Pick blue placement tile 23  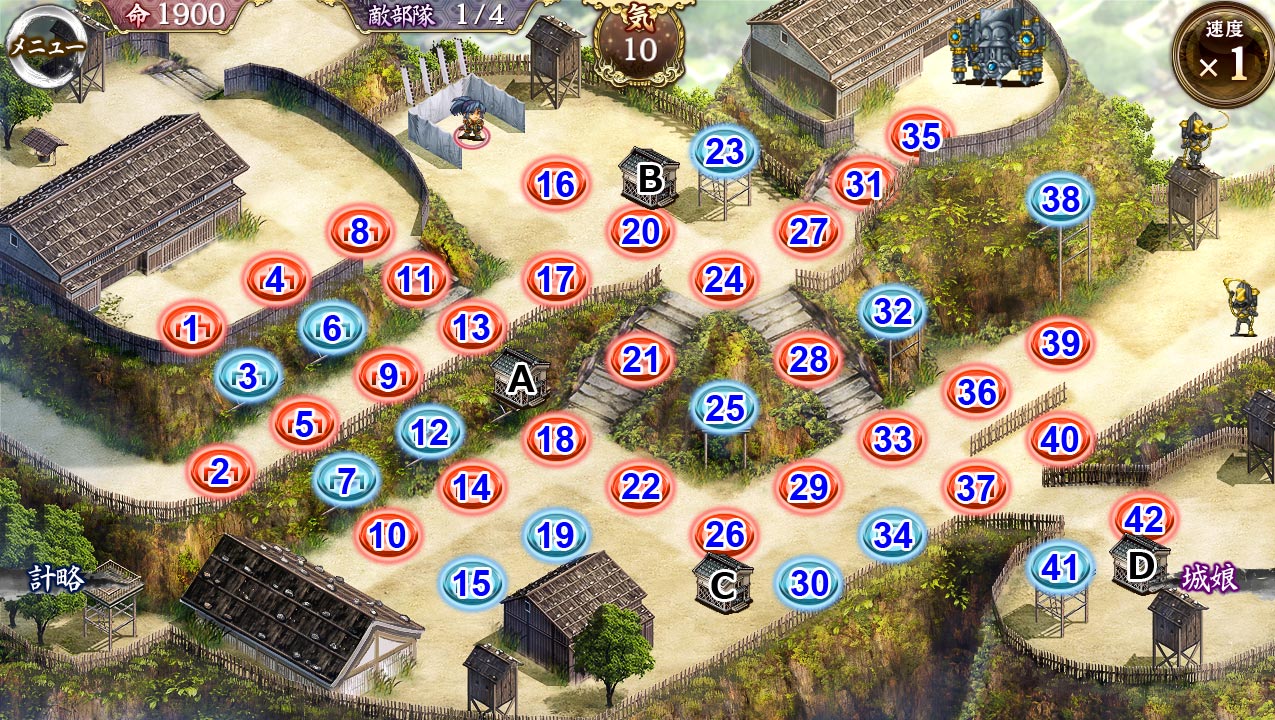pos(725,152)
